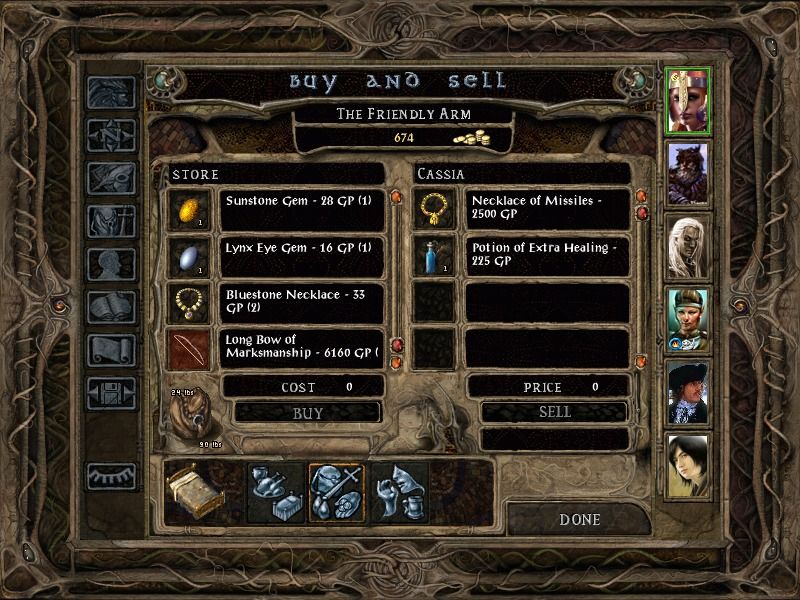This screenshot has width=800, height=600.
Task: Select the Sunstone Gem in the store
Action: point(302,209)
